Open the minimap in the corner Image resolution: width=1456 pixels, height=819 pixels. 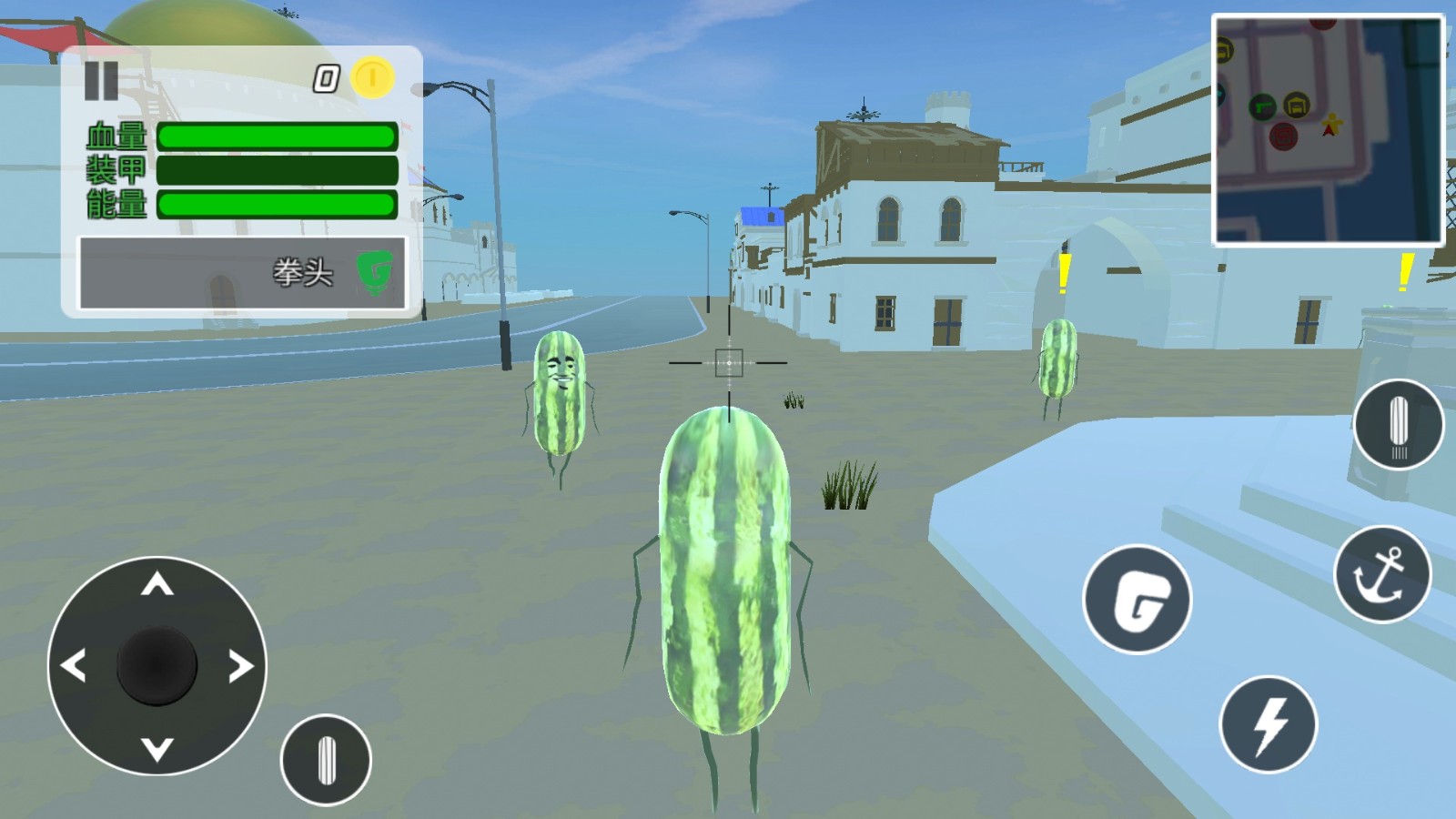tap(1328, 130)
